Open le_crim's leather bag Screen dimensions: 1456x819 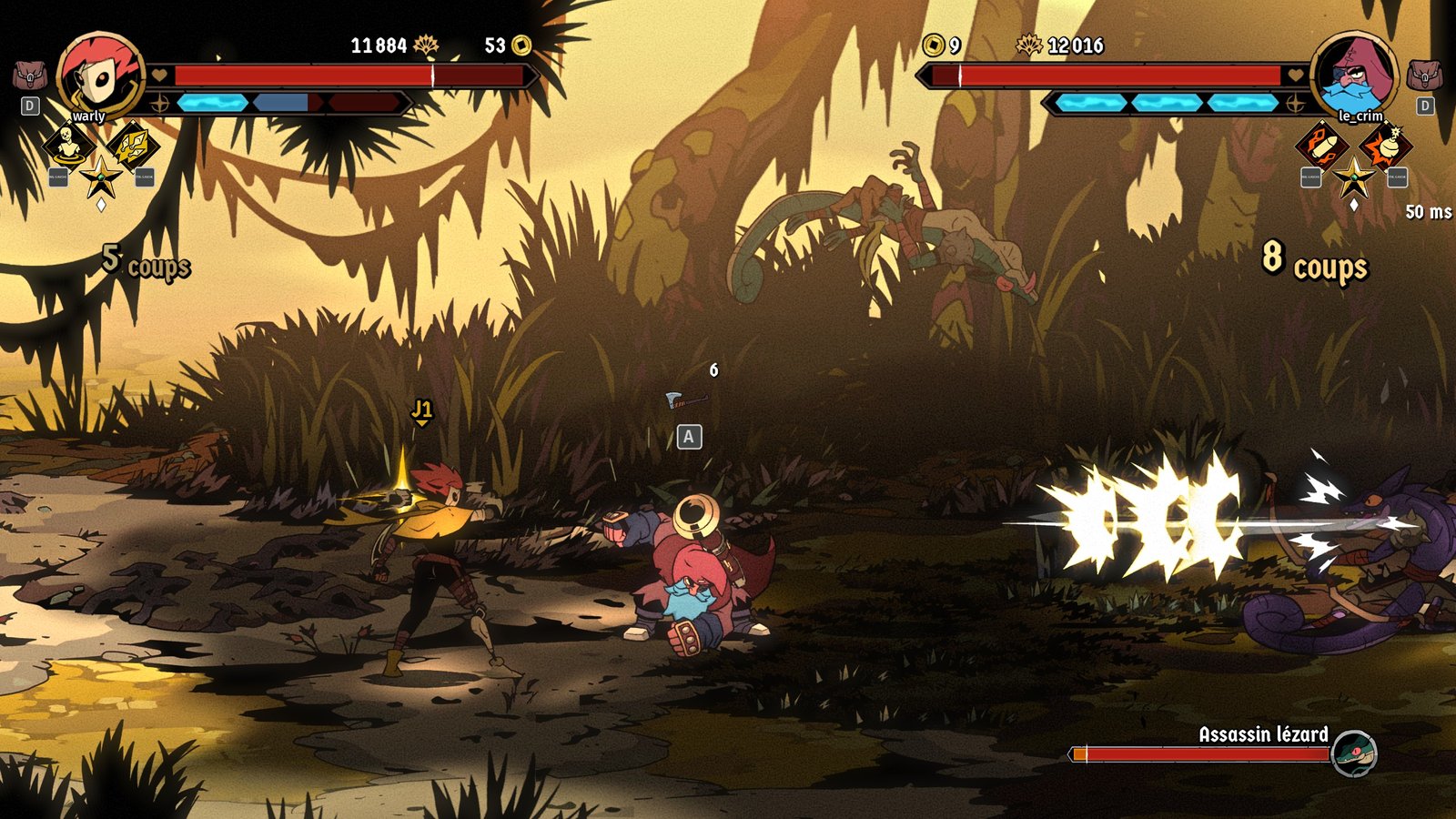click(x=1424, y=76)
